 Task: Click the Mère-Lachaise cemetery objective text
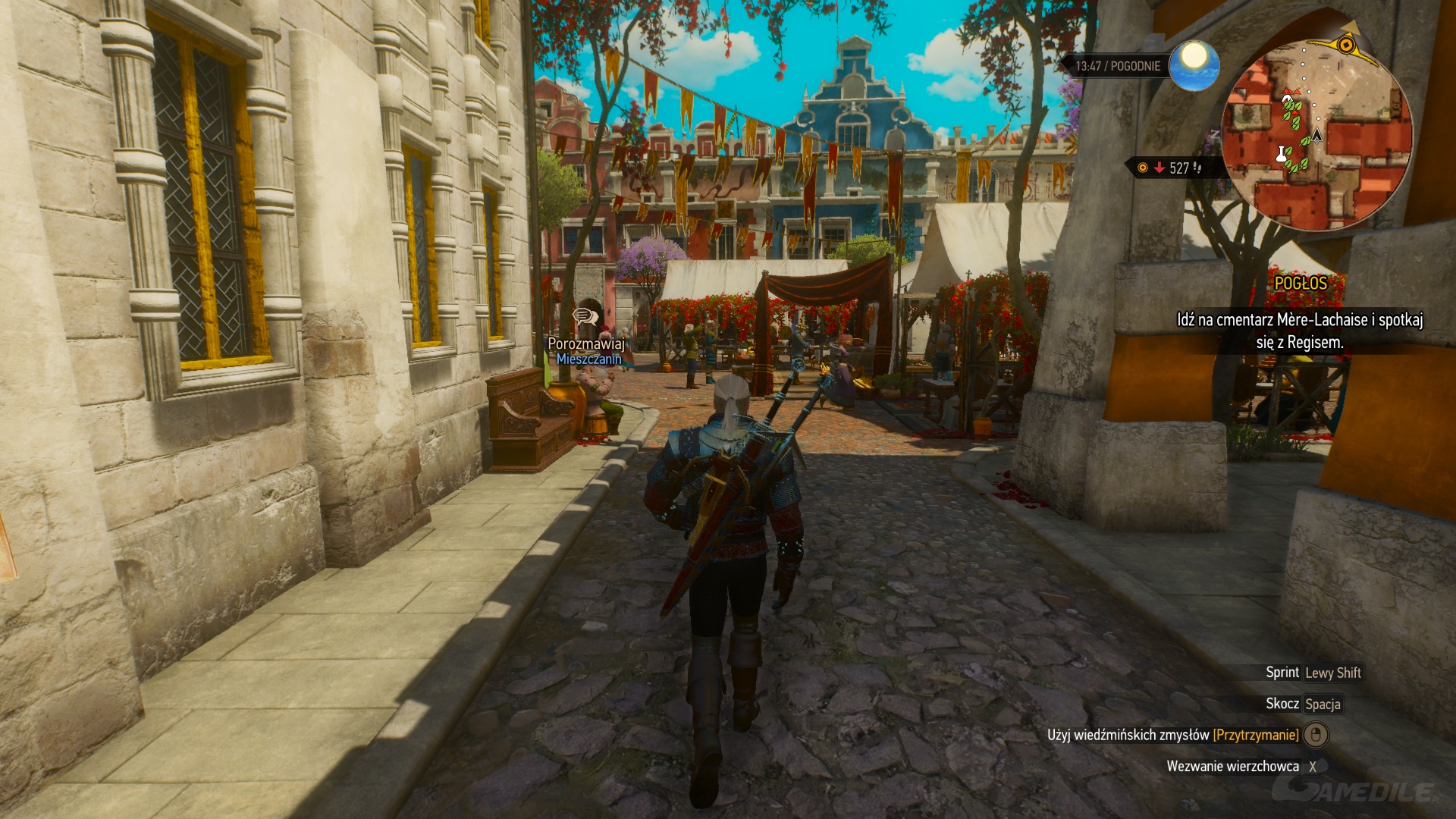coord(1299,331)
